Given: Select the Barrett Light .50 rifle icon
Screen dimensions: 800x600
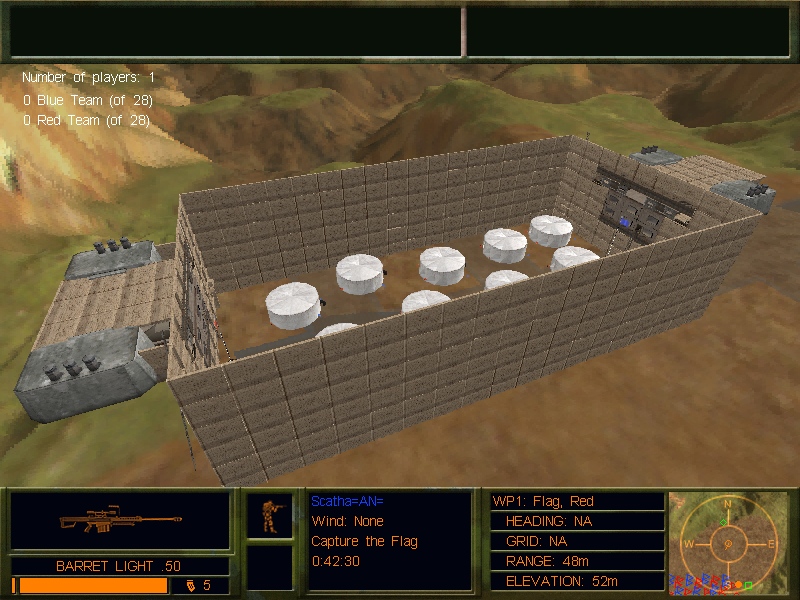Looking at the screenshot, I should click(120, 521).
